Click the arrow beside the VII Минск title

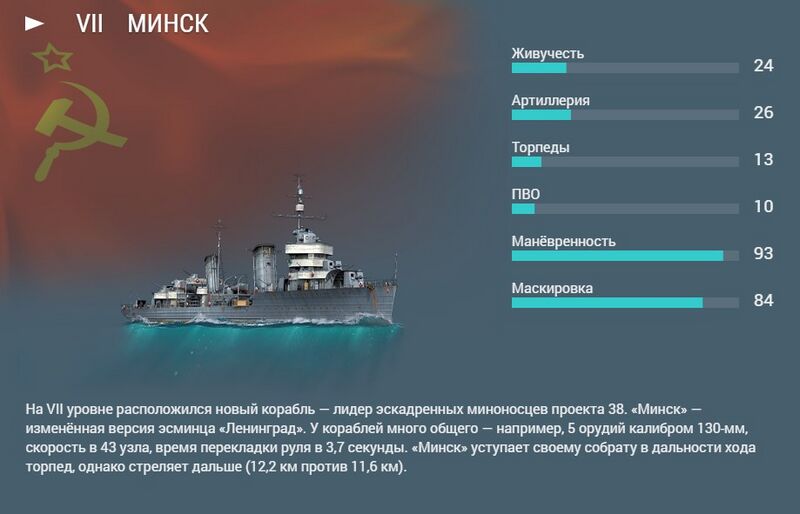click(35, 23)
